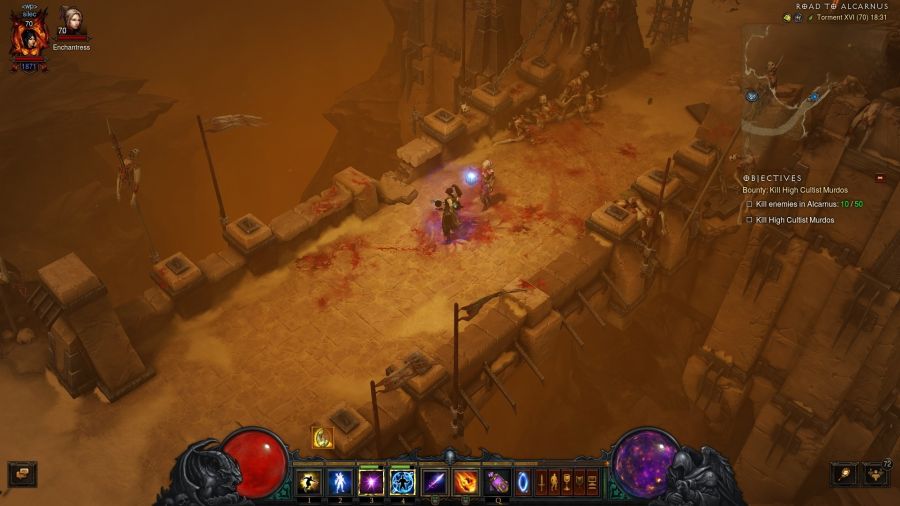Open the blue town portal
900x506 pixels.
point(523,483)
